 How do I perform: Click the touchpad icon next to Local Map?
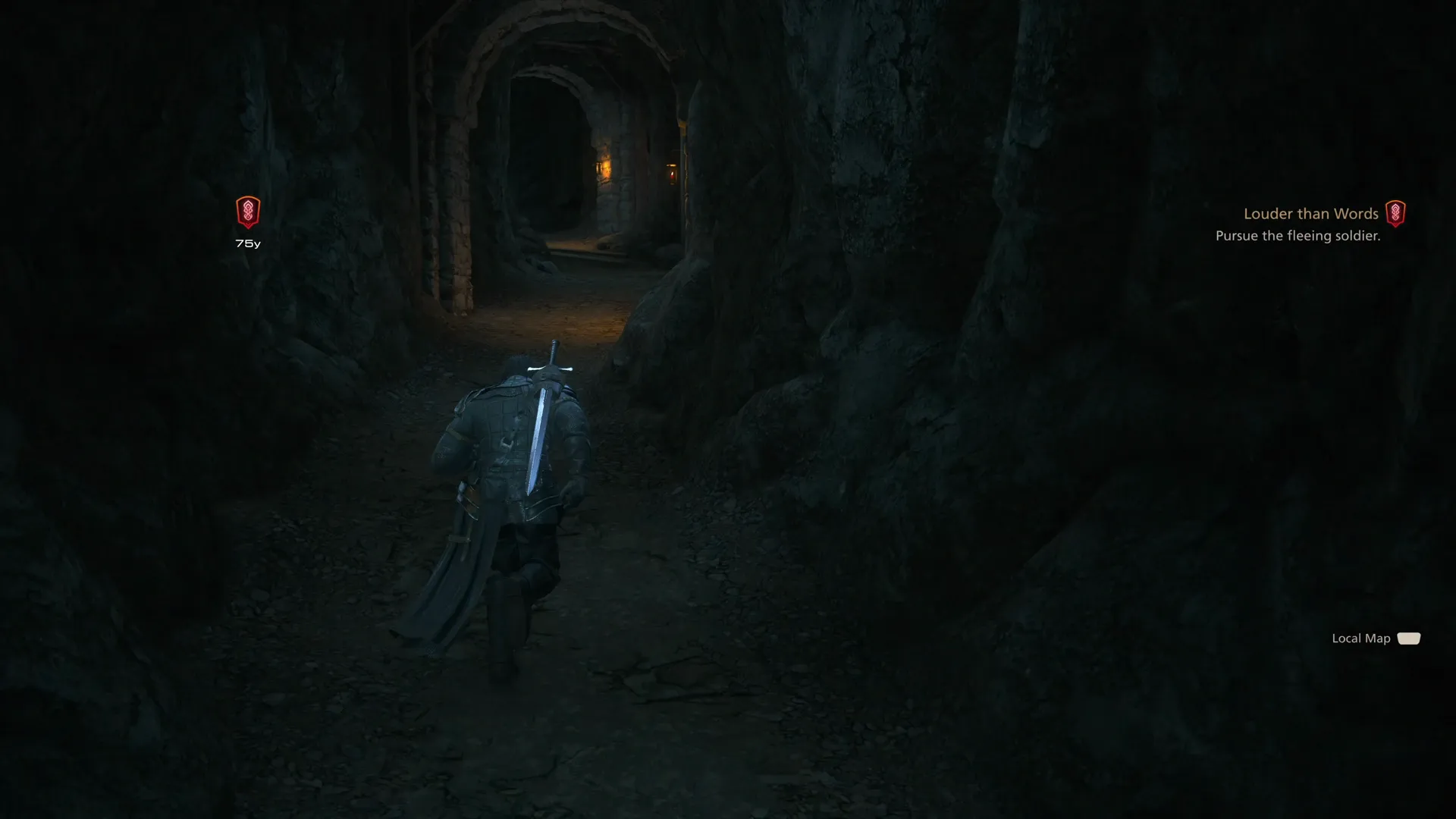tap(1408, 639)
